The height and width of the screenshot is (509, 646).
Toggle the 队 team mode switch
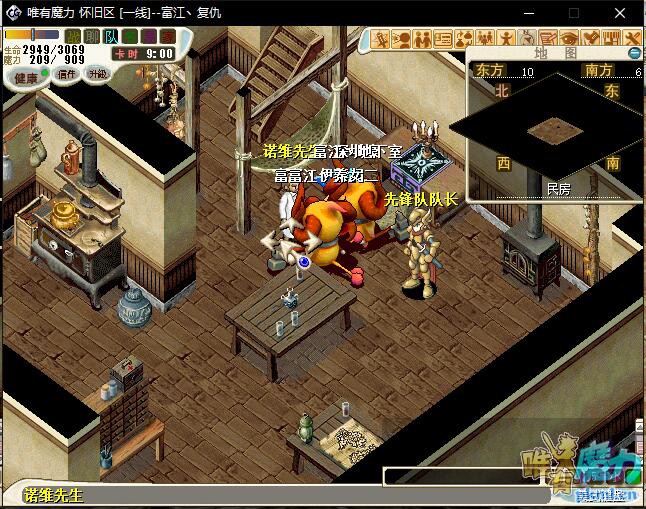point(110,37)
